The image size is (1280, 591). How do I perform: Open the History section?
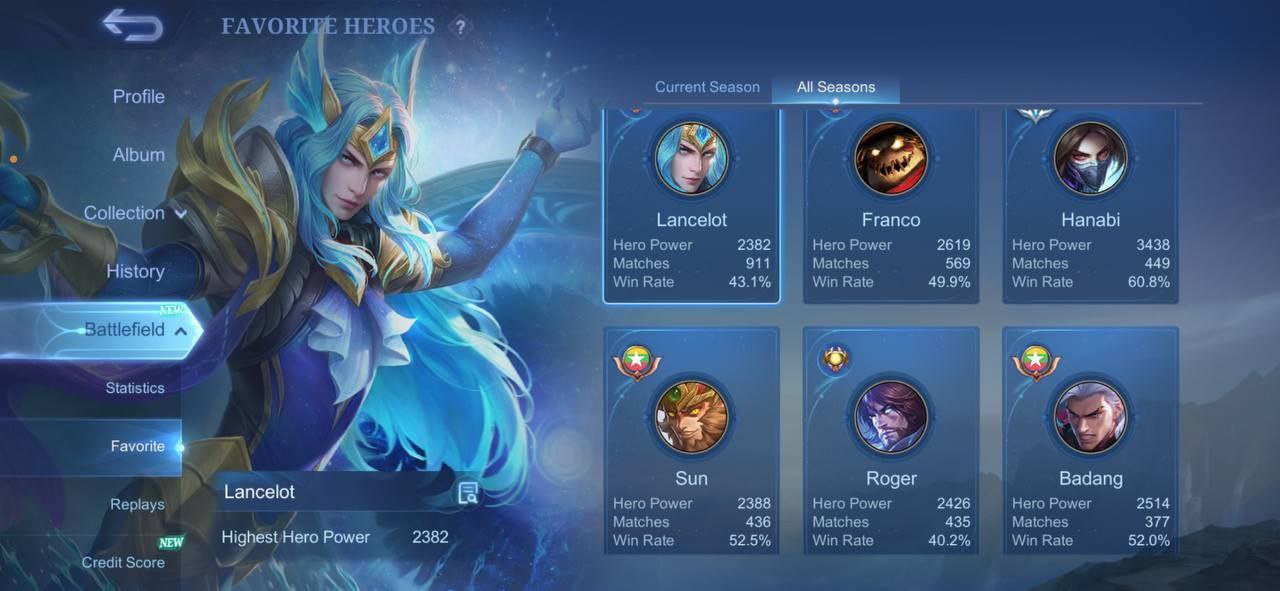tap(135, 271)
